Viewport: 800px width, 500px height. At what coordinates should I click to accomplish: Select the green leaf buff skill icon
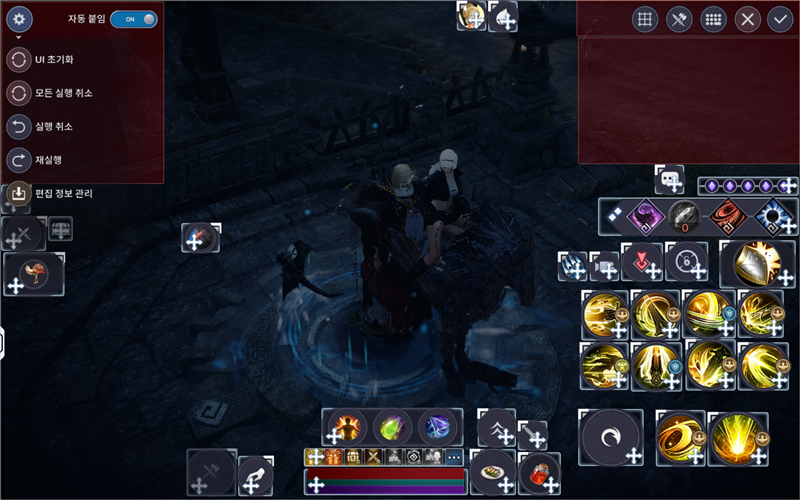(392, 427)
